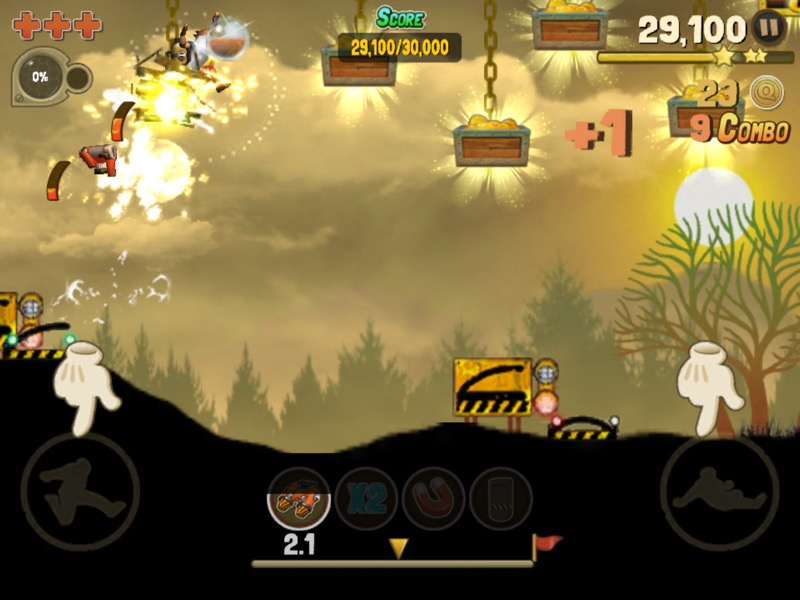Select the rocket boots power-up icon
Viewport: 800px width, 600px height.
tap(299, 499)
